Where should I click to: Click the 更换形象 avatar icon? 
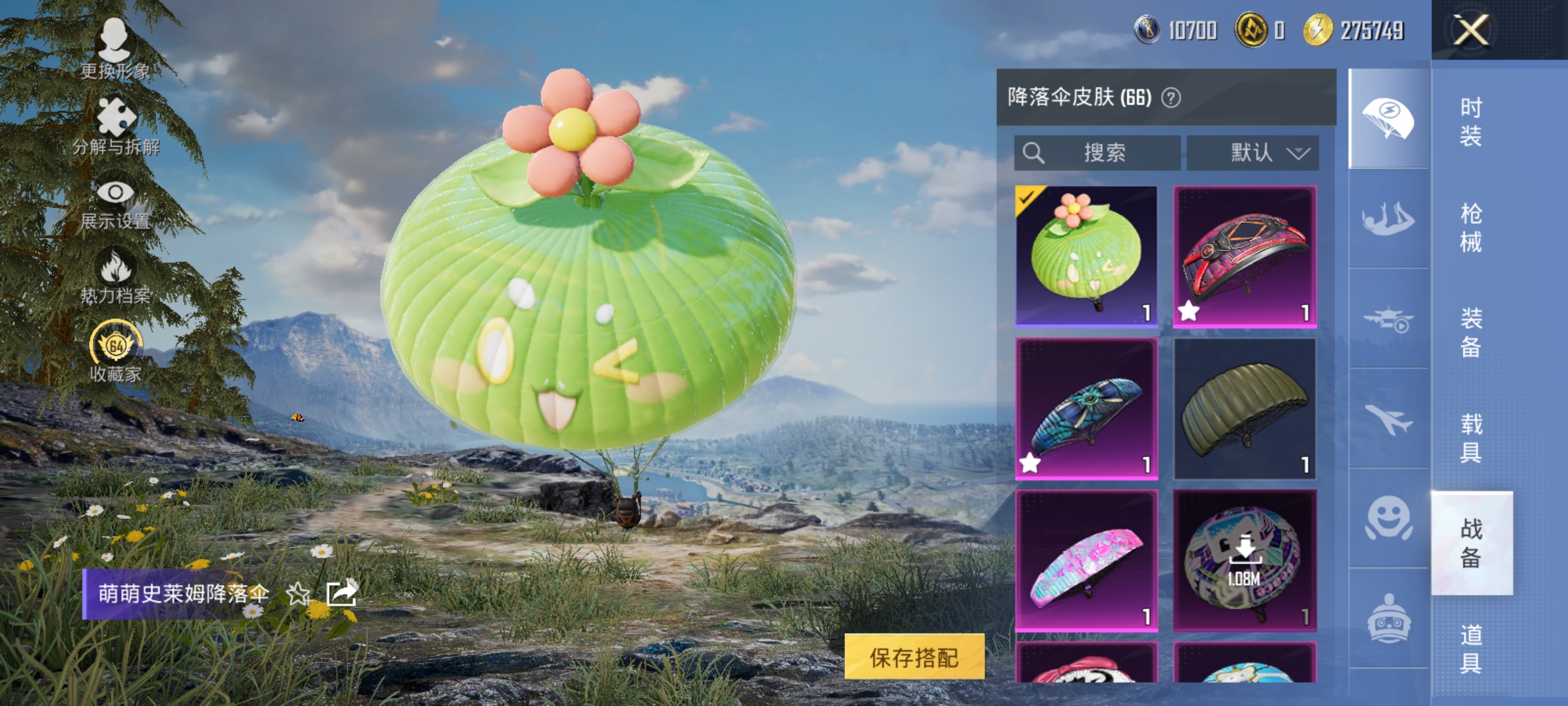click(118, 39)
